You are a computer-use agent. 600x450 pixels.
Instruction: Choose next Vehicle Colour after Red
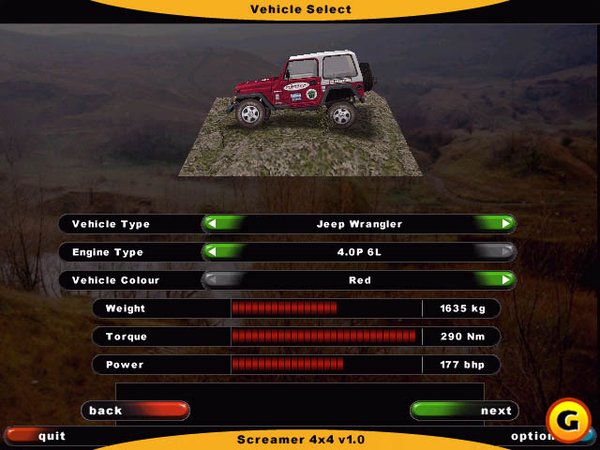coord(497,280)
